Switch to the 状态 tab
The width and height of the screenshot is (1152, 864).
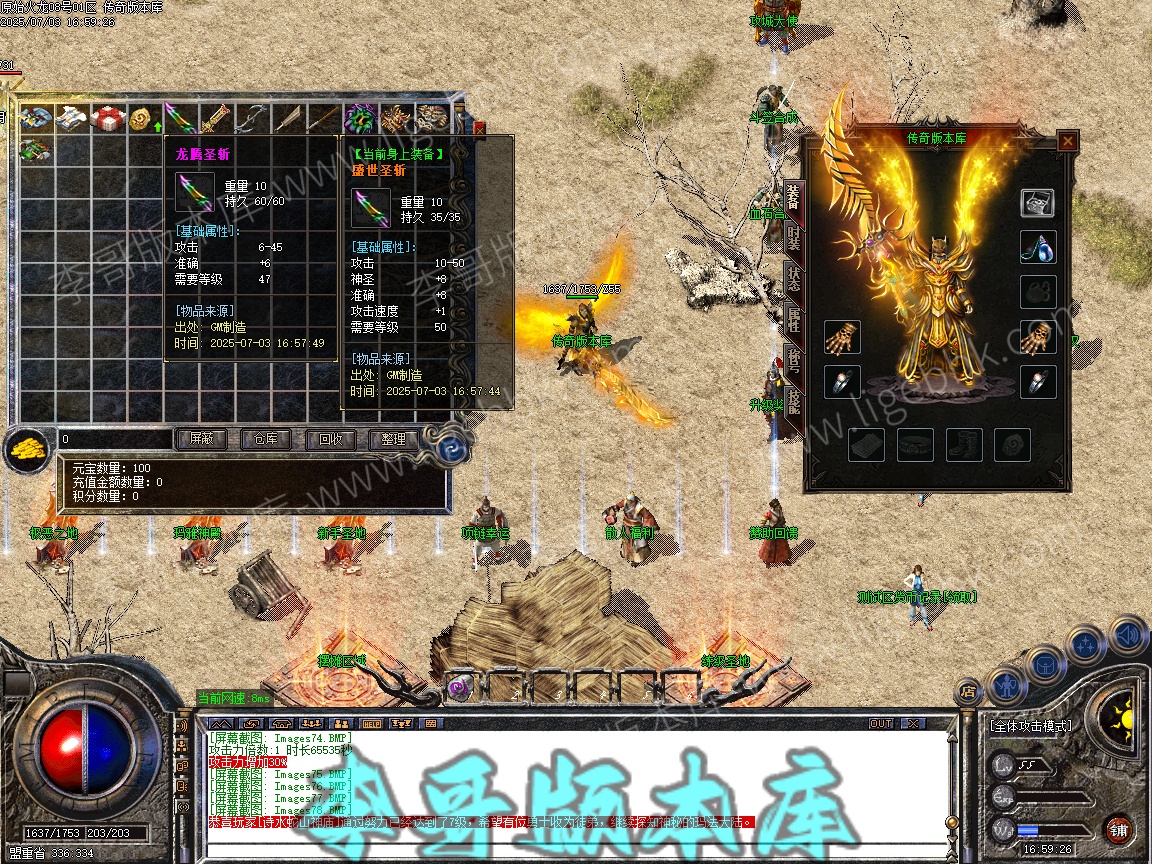coord(793,279)
